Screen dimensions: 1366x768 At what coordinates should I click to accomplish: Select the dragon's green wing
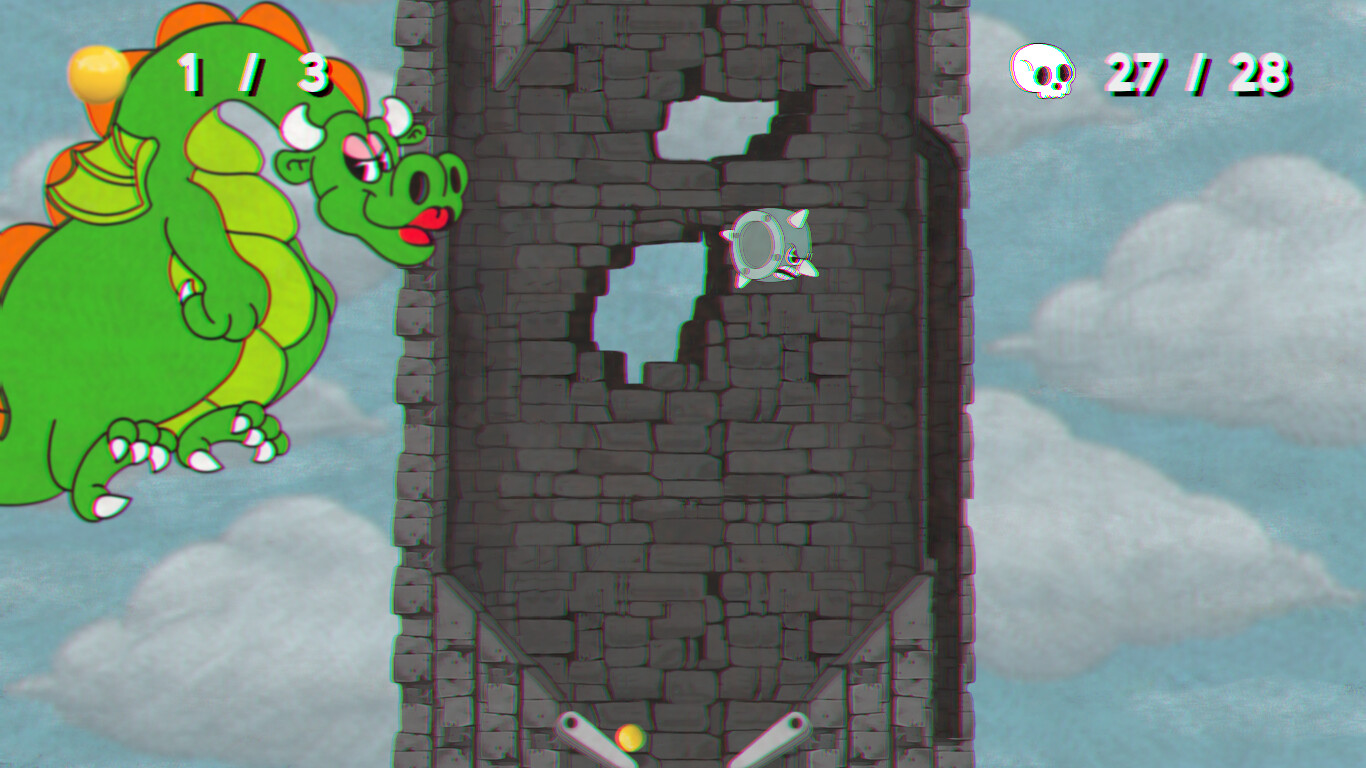105,185
